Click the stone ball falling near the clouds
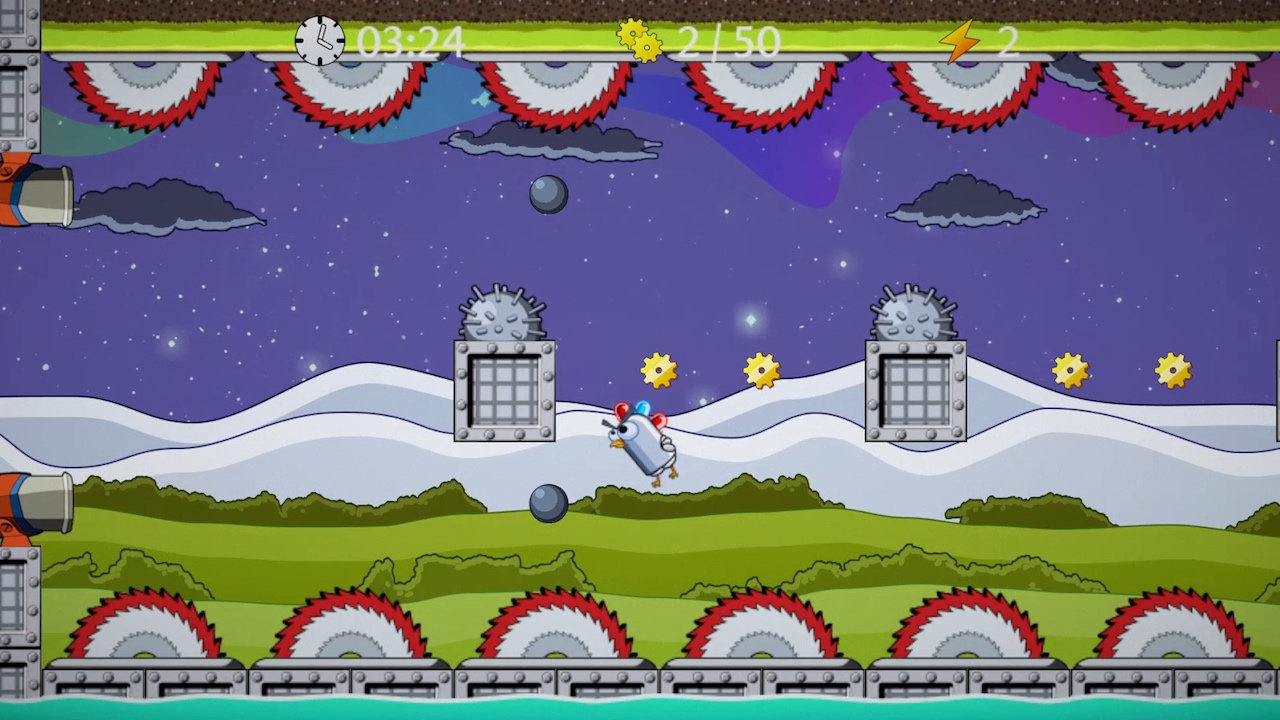Image resolution: width=1280 pixels, height=720 pixels. [547, 194]
